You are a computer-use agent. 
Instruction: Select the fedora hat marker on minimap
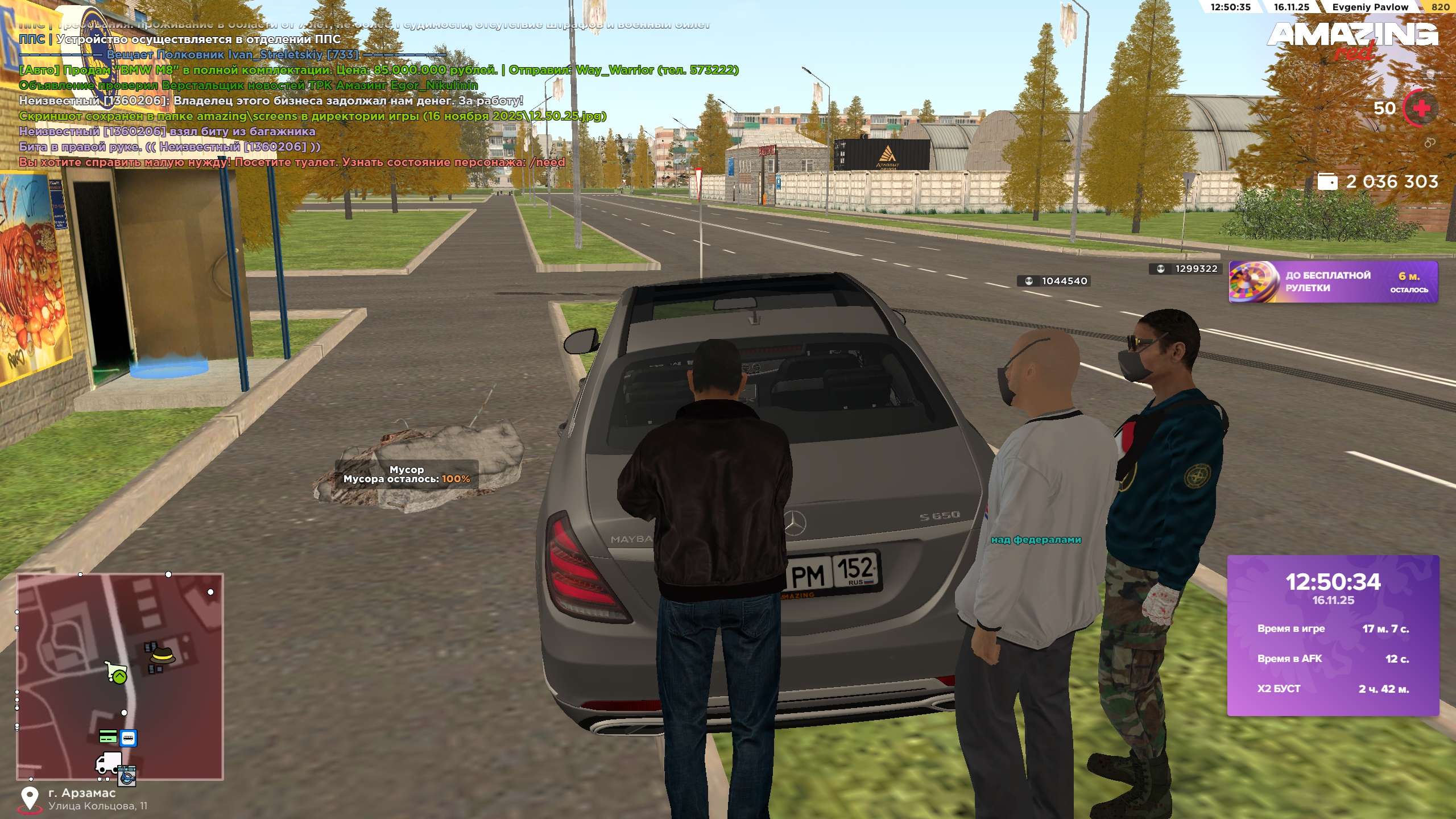click(163, 656)
